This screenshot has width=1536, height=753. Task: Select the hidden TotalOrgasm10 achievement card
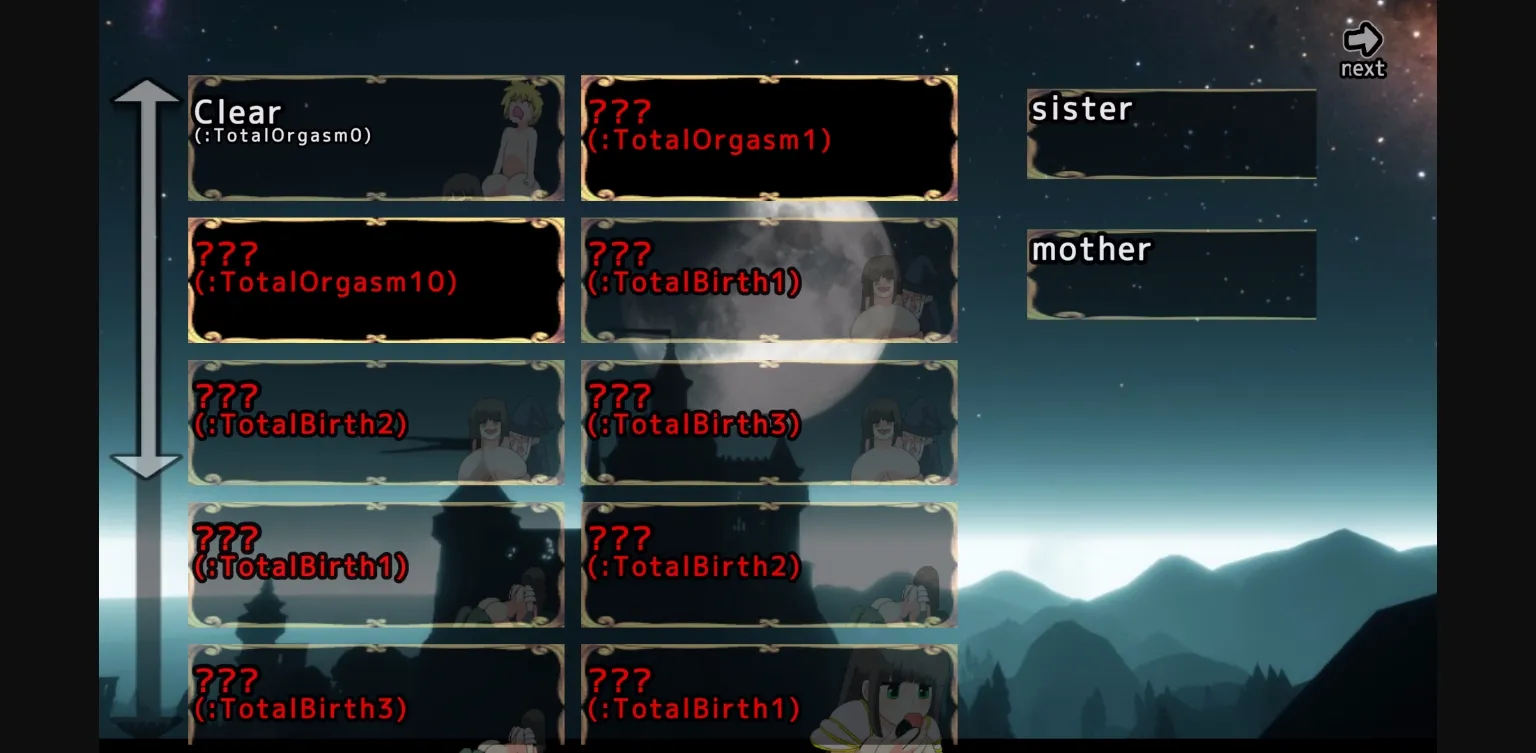tap(375, 280)
